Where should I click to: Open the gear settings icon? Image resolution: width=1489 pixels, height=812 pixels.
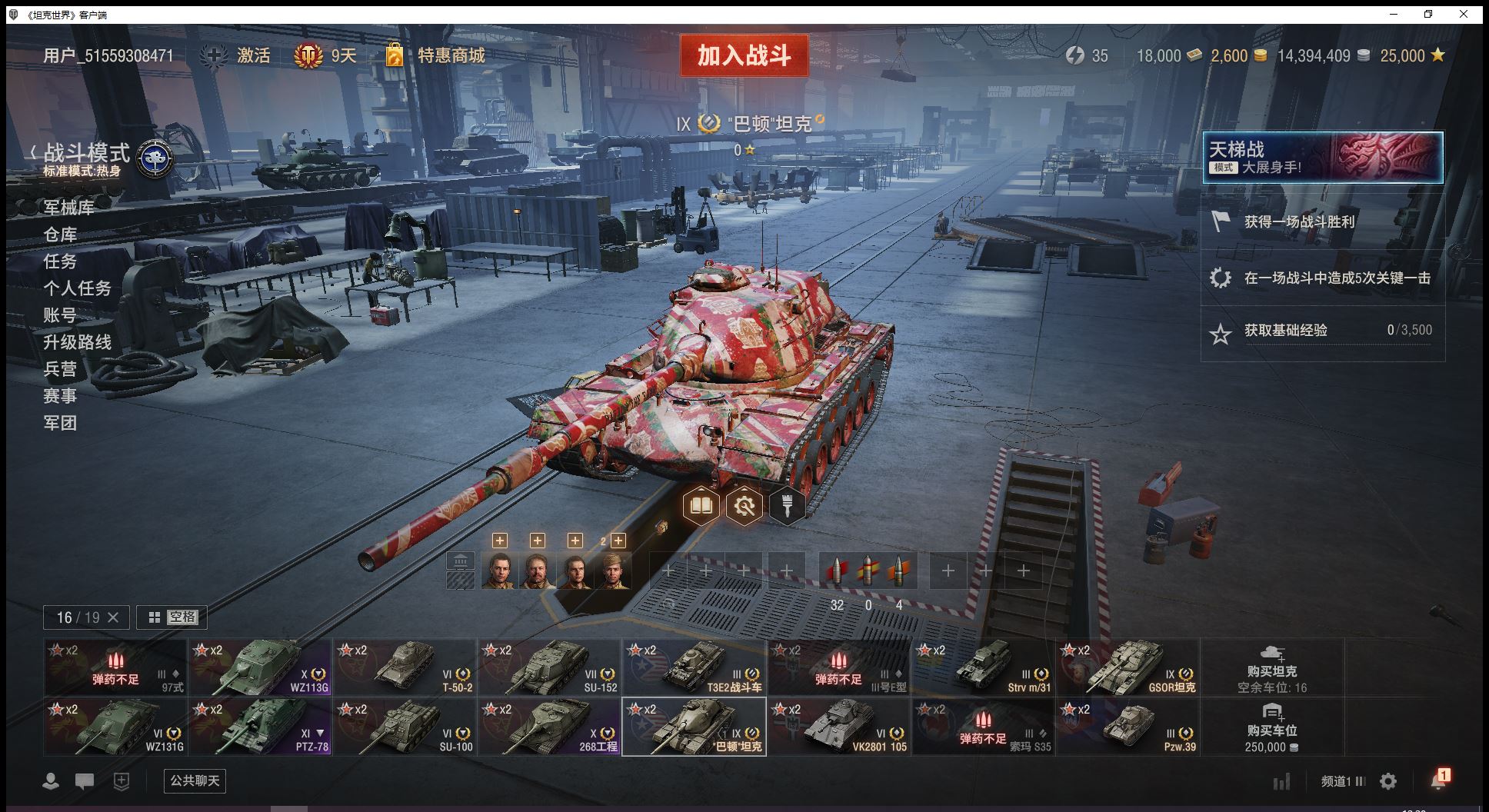click(1388, 781)
